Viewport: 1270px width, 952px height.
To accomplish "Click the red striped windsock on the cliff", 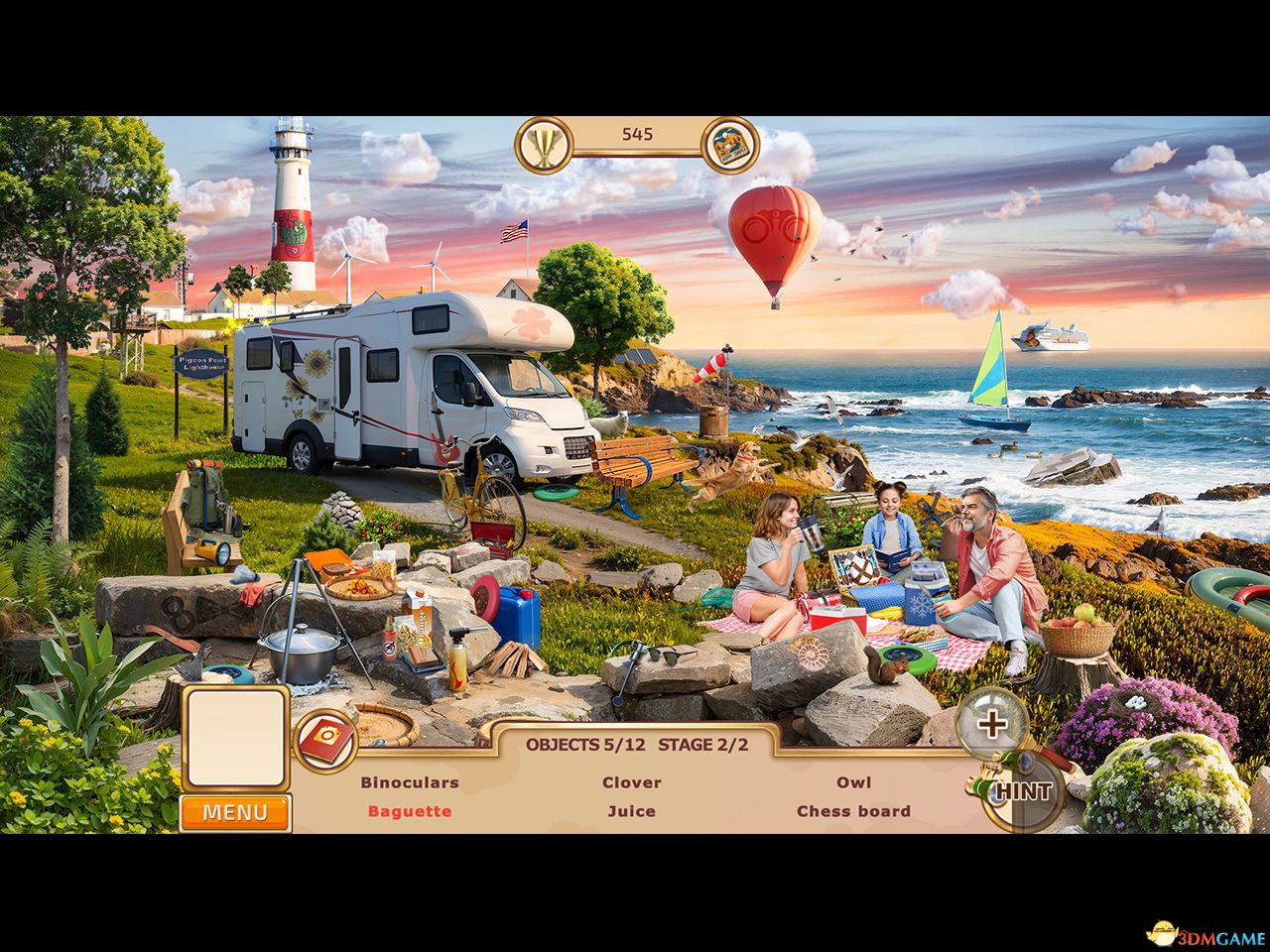I will (712, 367).
